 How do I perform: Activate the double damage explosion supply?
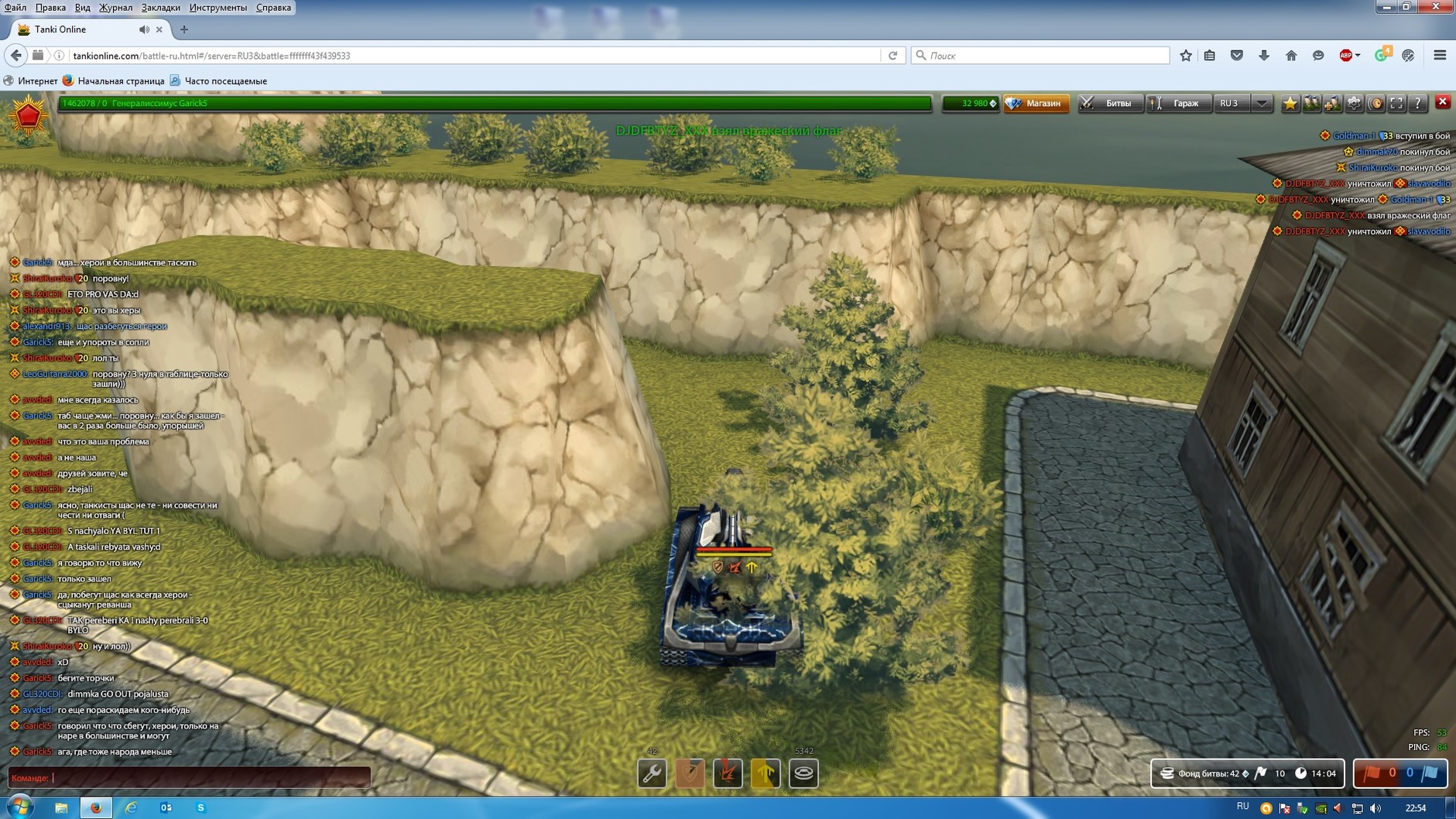pos(728,773)
